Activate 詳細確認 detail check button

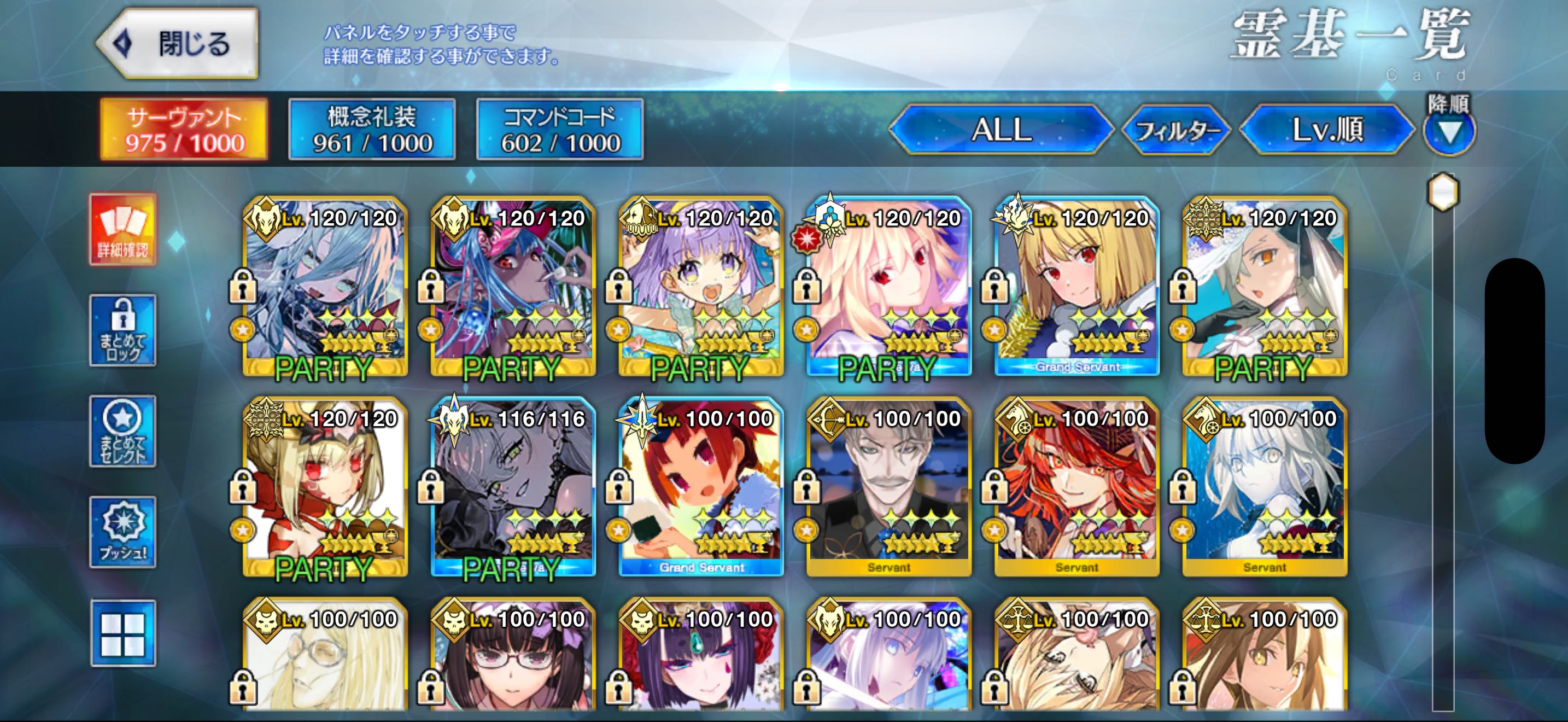tap(123, 230)
